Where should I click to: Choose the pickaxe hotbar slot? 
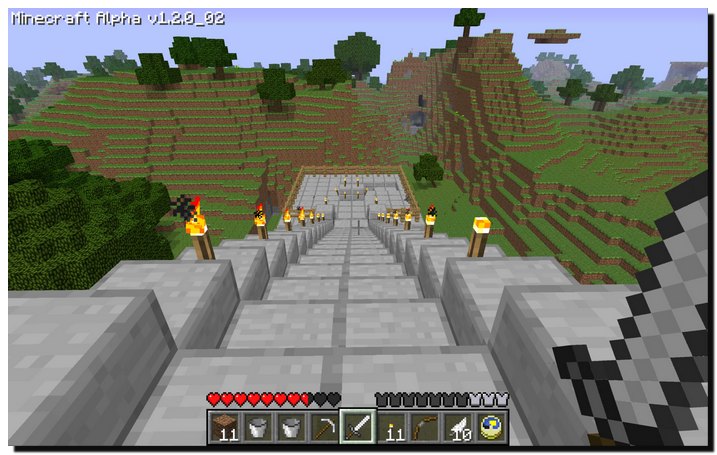[x=324, y=427]
